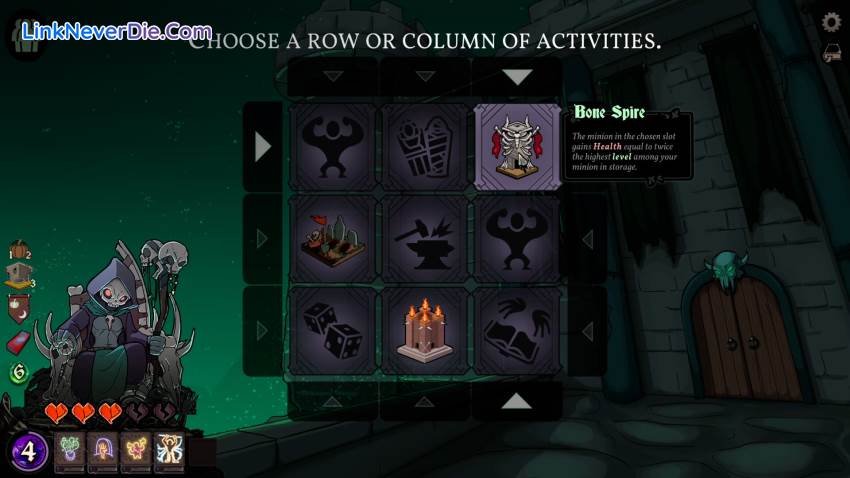Screen dimensions: 850x478
Task: Click the small house building icon
Action: point(18,277)
